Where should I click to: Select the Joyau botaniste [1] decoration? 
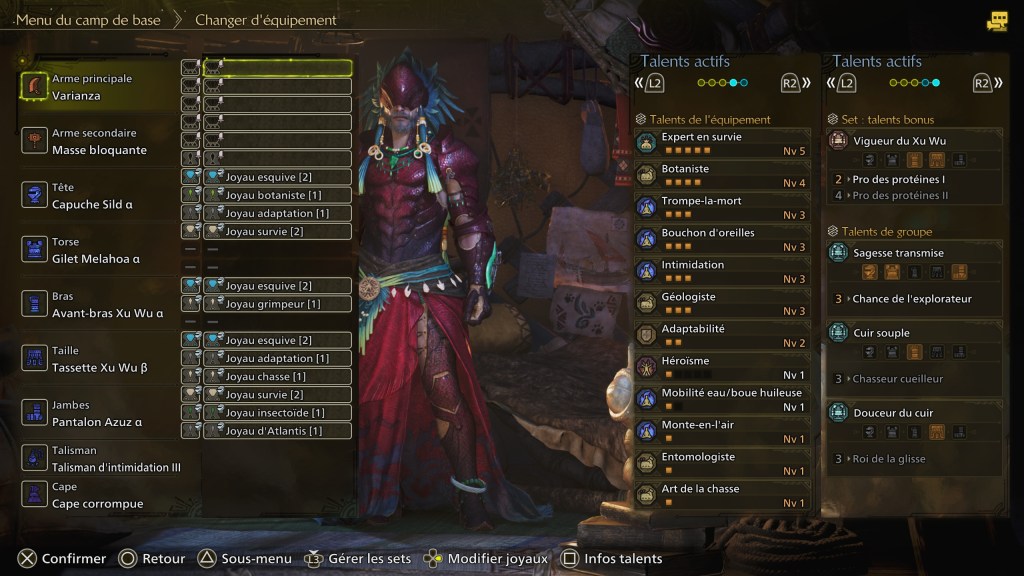pos(277,195)
